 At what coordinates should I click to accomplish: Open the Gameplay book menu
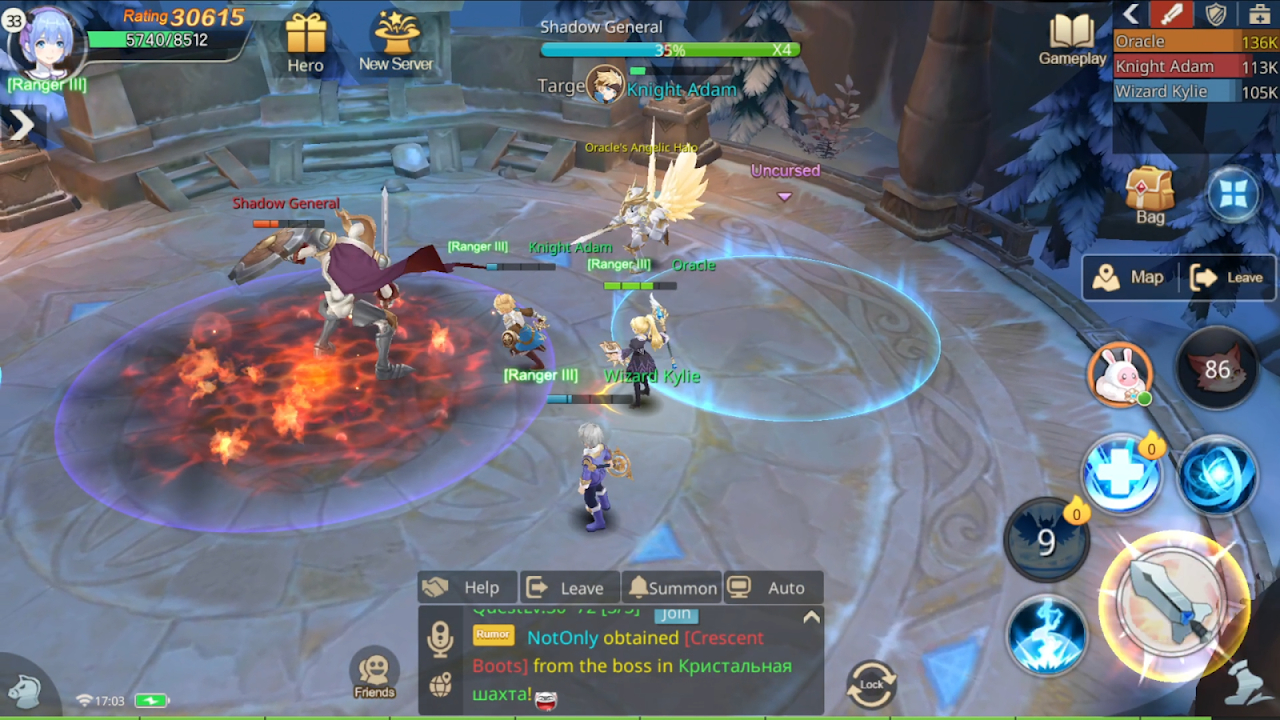click(1072, 40)
